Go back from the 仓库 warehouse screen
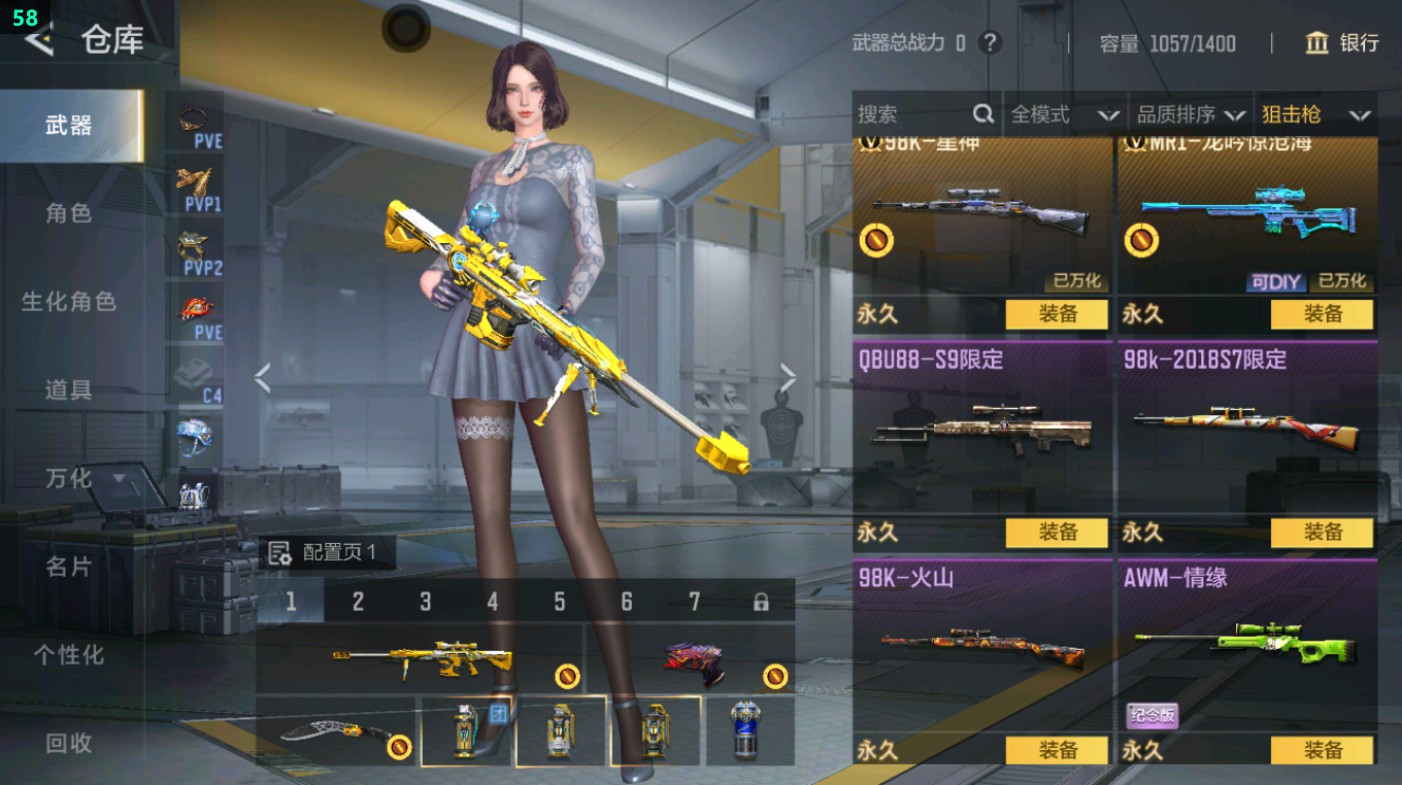This screenshot has width=1402, height=785. click(39, 41)
